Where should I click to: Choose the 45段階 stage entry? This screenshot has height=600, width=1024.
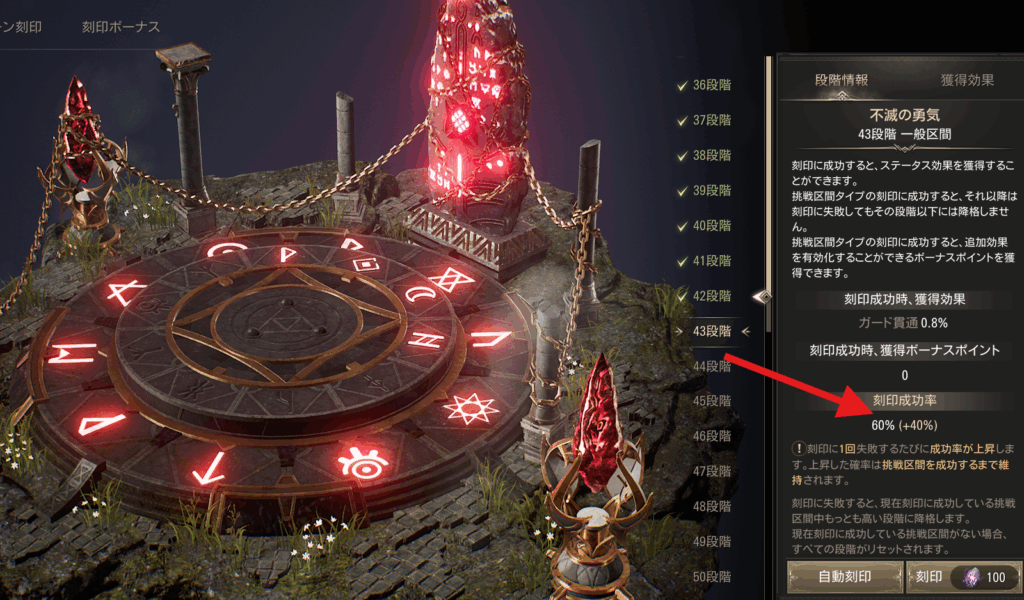tap(711, 401)
